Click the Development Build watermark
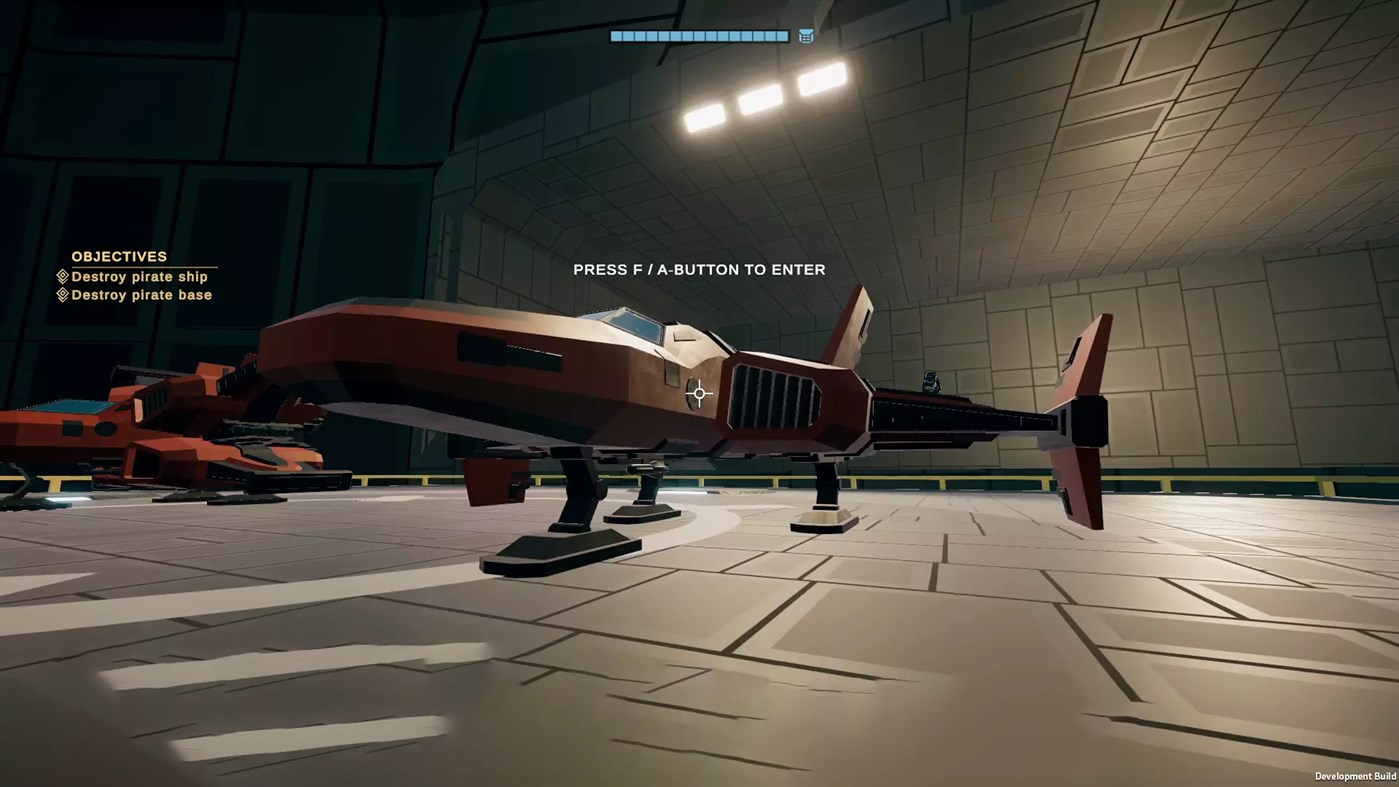1399x787 pixels. (1355, 776)
